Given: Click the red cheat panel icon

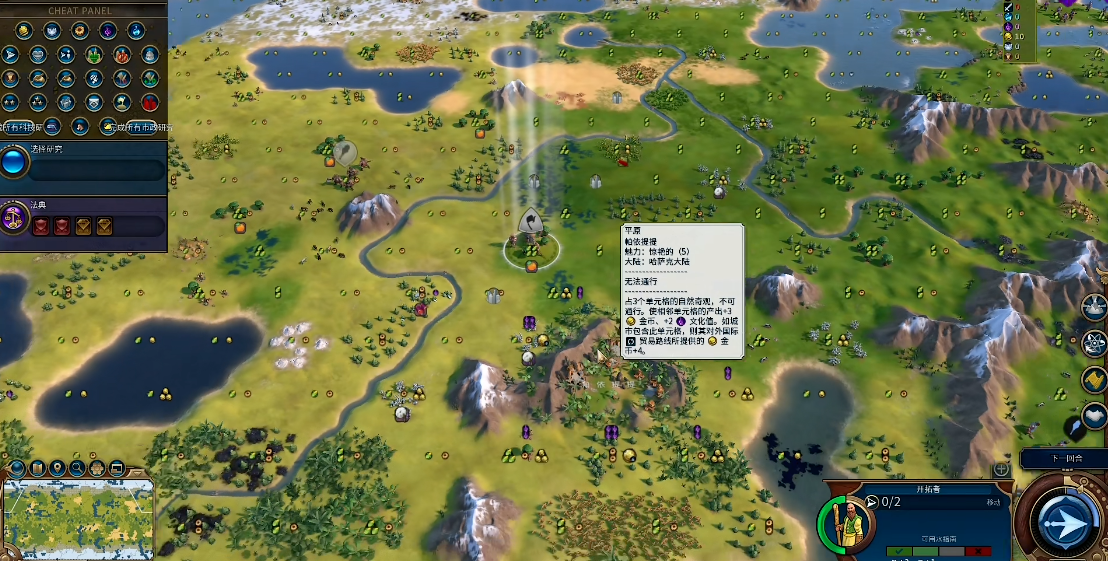Looking at the screenshot, I should click(150, 102).
